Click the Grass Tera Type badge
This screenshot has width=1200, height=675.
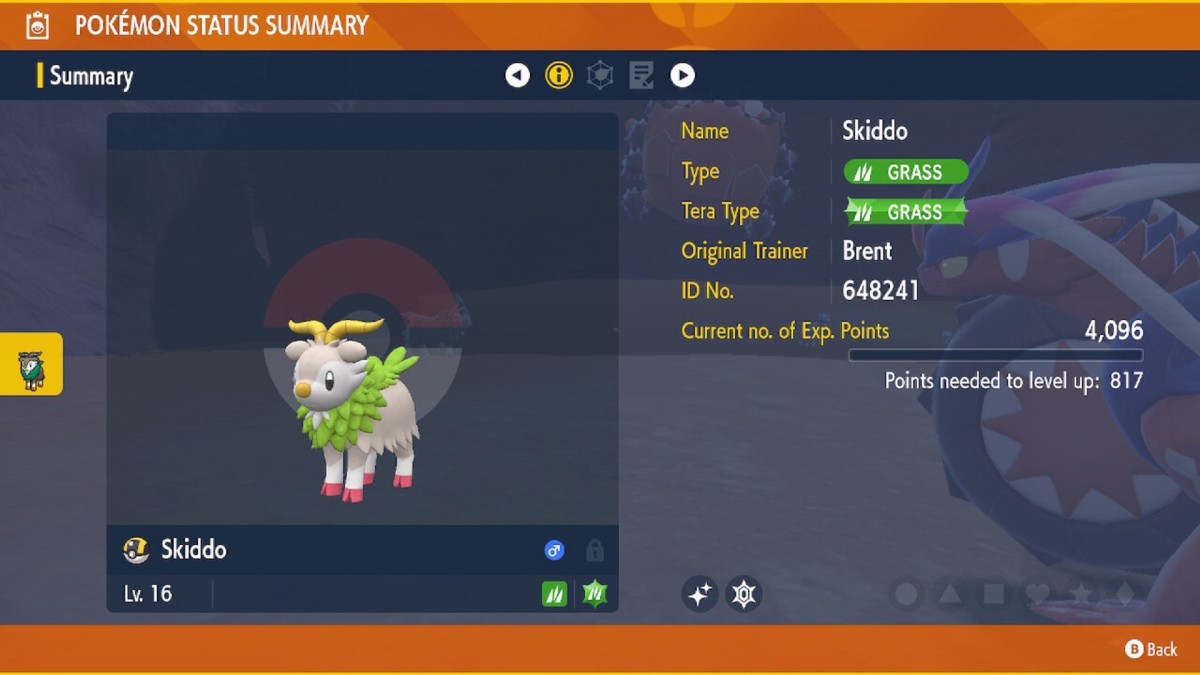[906, 212]
